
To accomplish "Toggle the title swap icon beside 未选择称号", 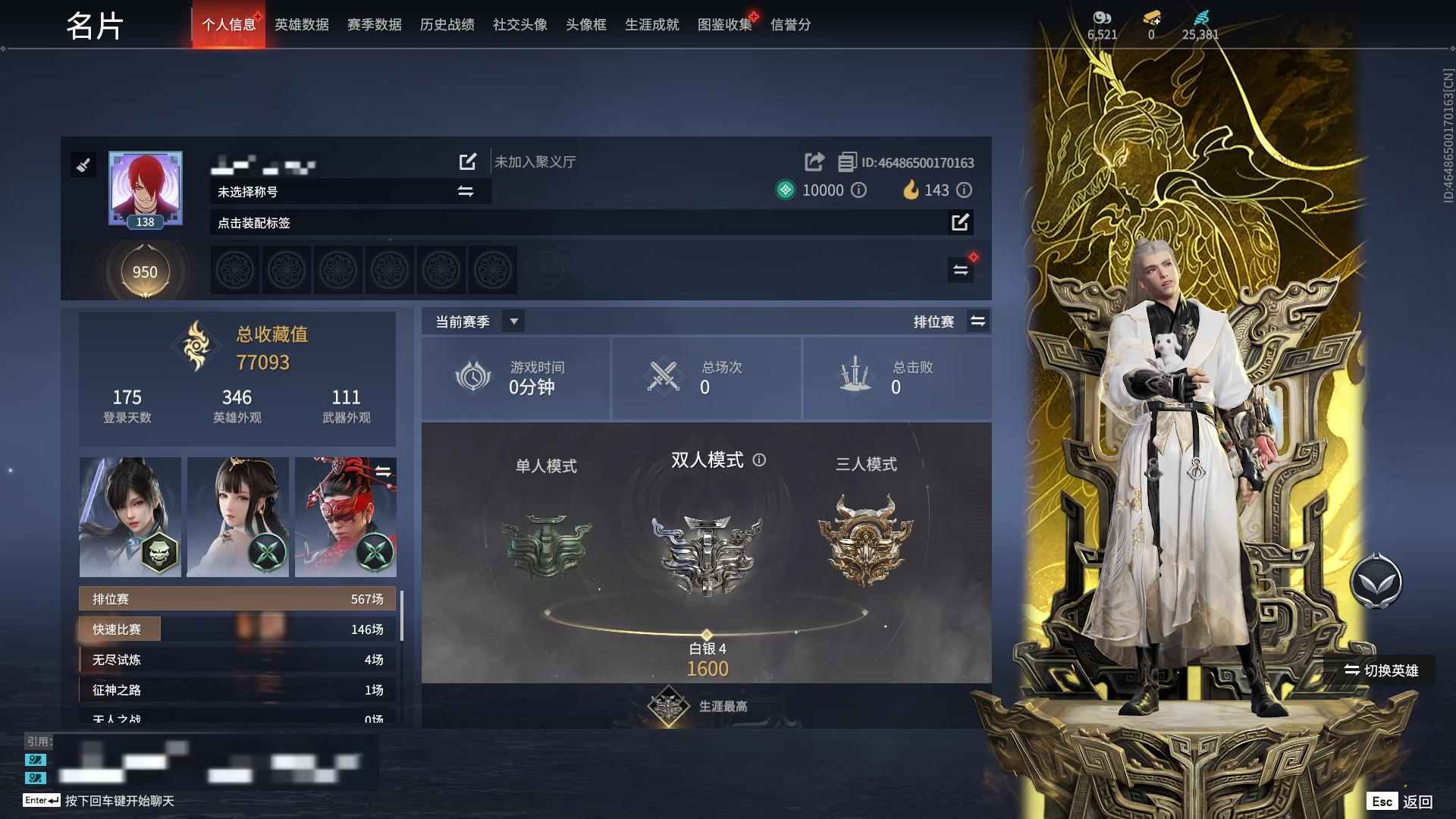I will pyautogui.click(x=464, y=192).
